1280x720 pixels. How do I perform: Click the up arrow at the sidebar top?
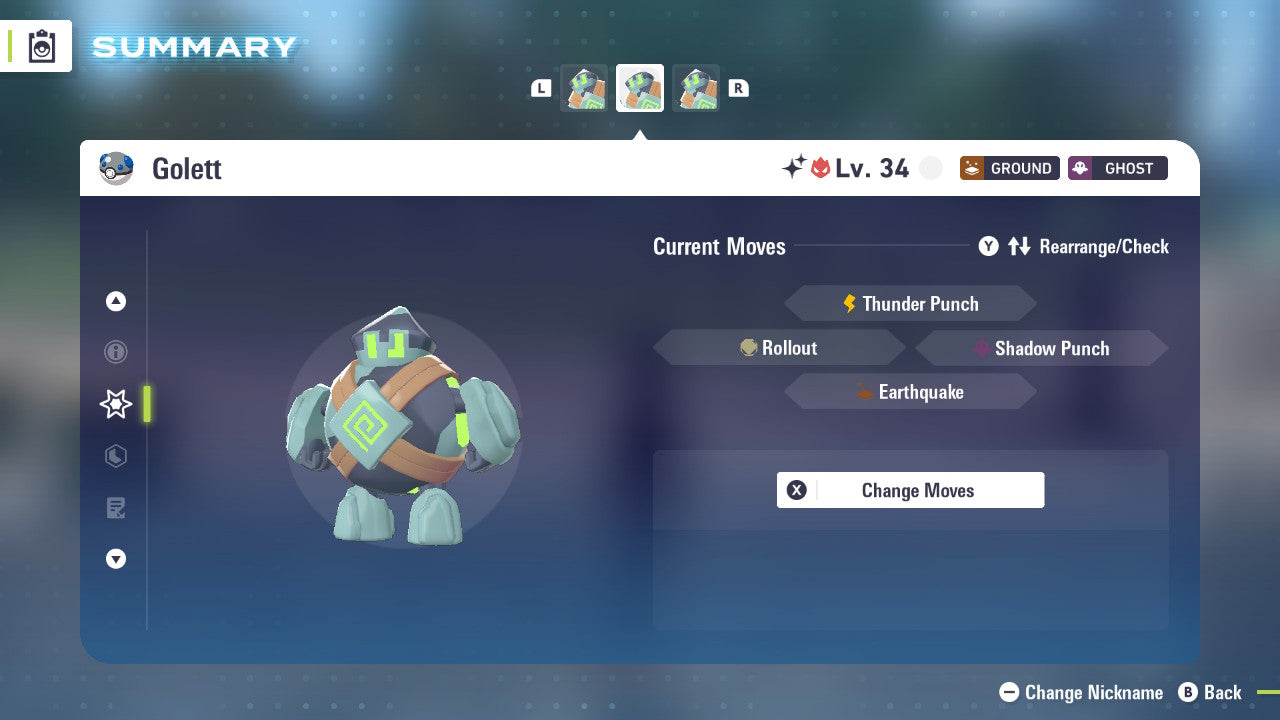pyautogui.click(x=115, y=301)
